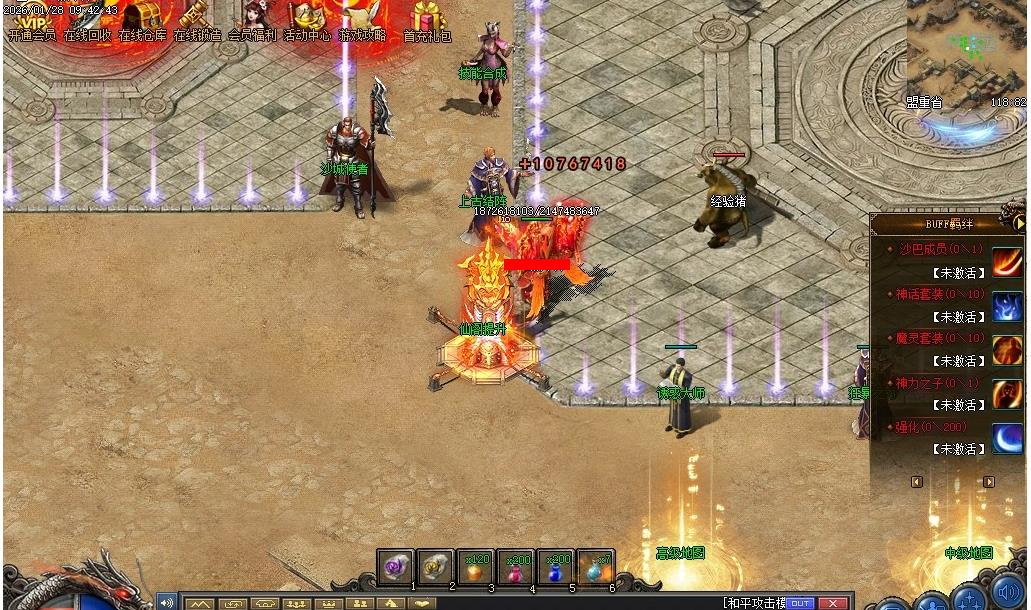
Task: Collapse the BUFF羁绊 panel with the arrow
Action: pyautogui.click(x=1019, y=223)
